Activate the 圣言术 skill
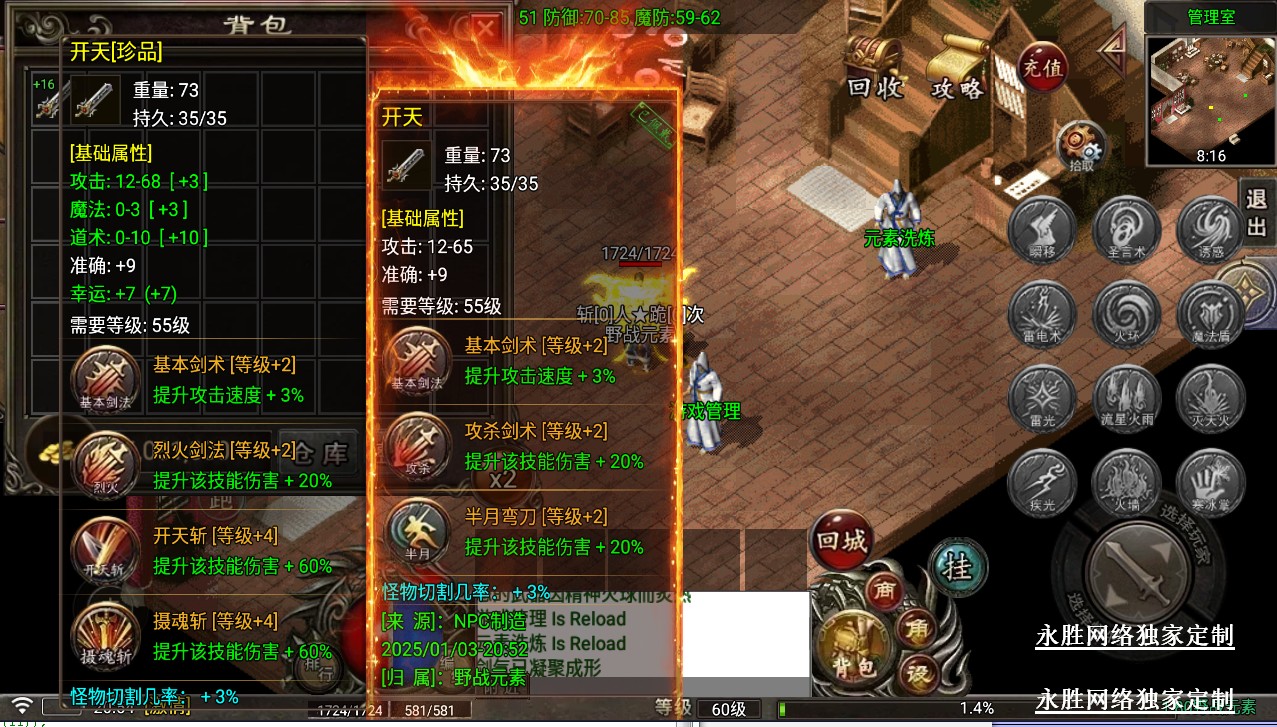The width and height of the screenshot is (1277, 727). 1127,229
